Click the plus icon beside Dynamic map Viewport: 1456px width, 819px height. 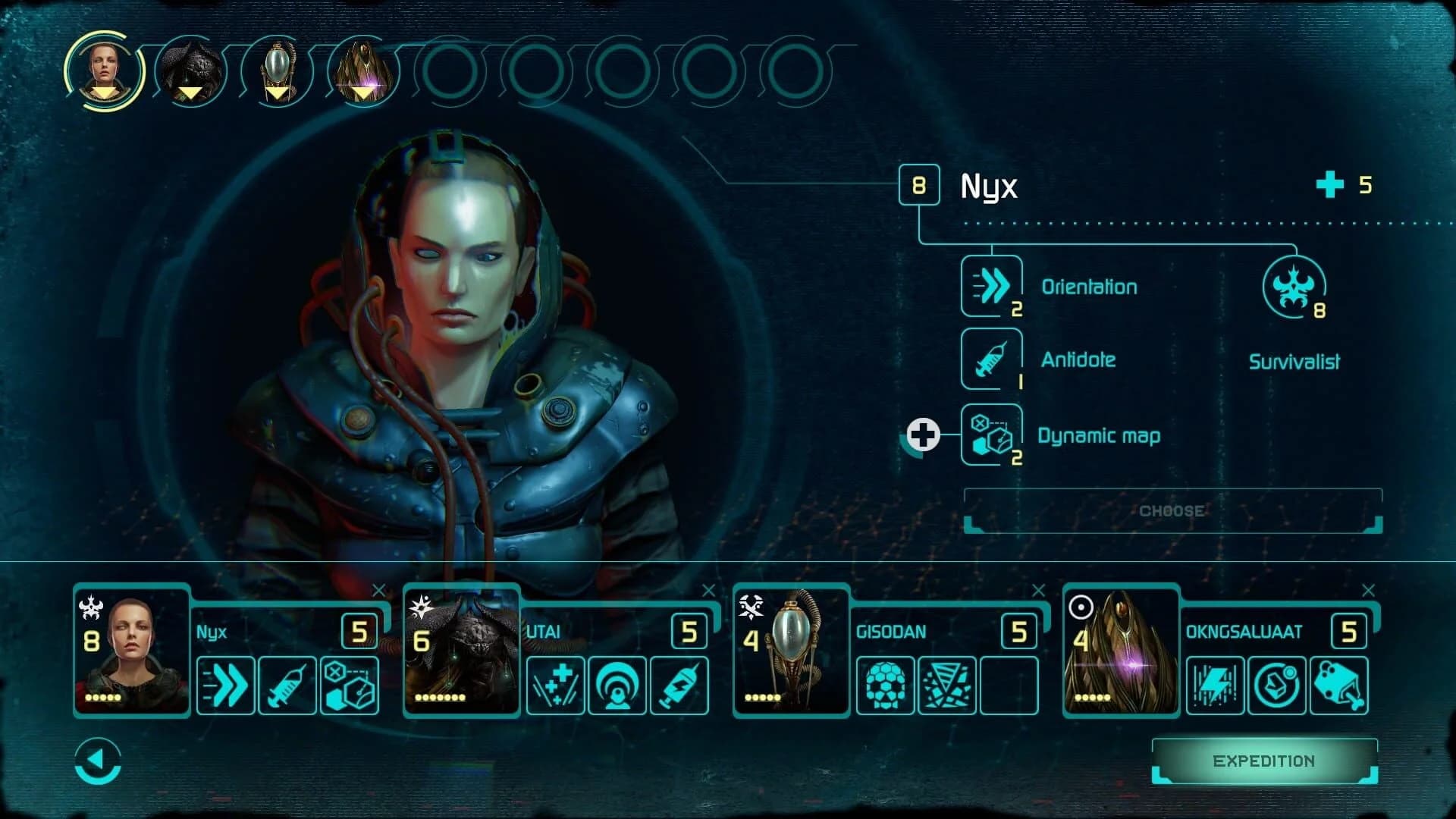click(x=925, y=435)
